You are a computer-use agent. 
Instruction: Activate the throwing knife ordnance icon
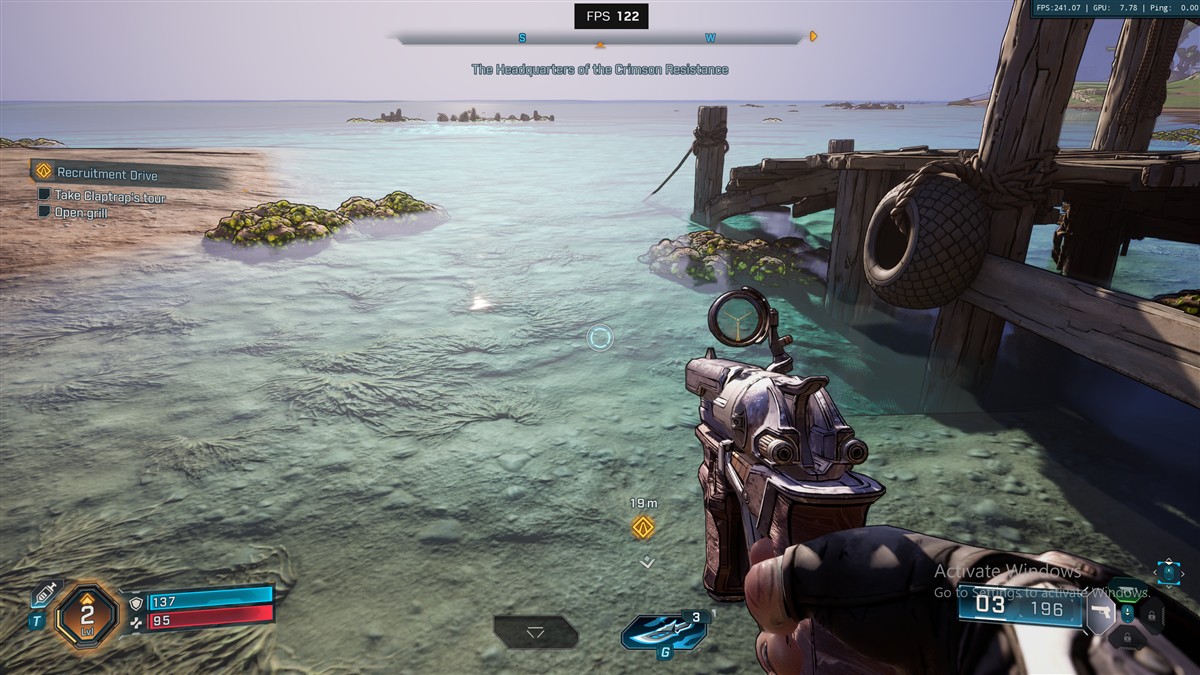661,632
